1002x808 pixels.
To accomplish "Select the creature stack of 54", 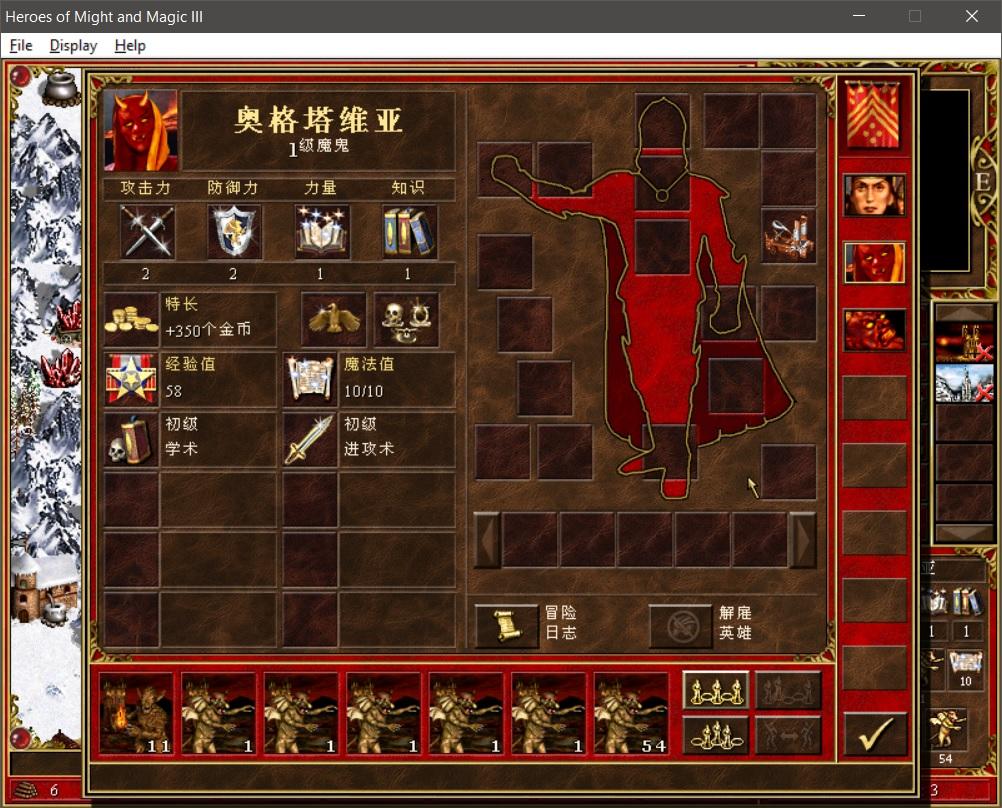I will pyautogui.click(x=631, y=712).
